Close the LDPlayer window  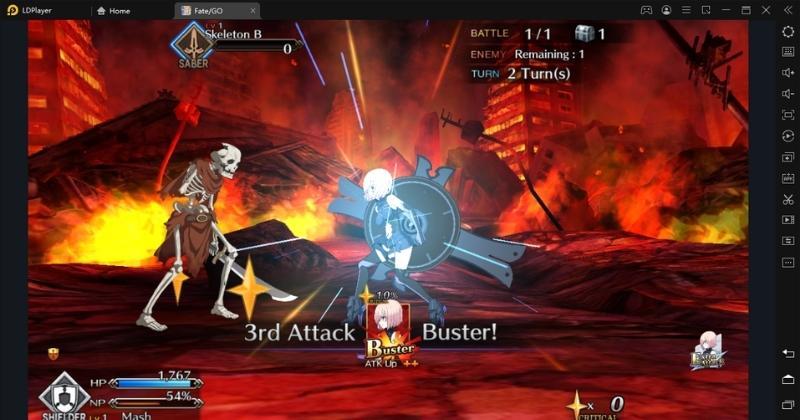[768, 10]
